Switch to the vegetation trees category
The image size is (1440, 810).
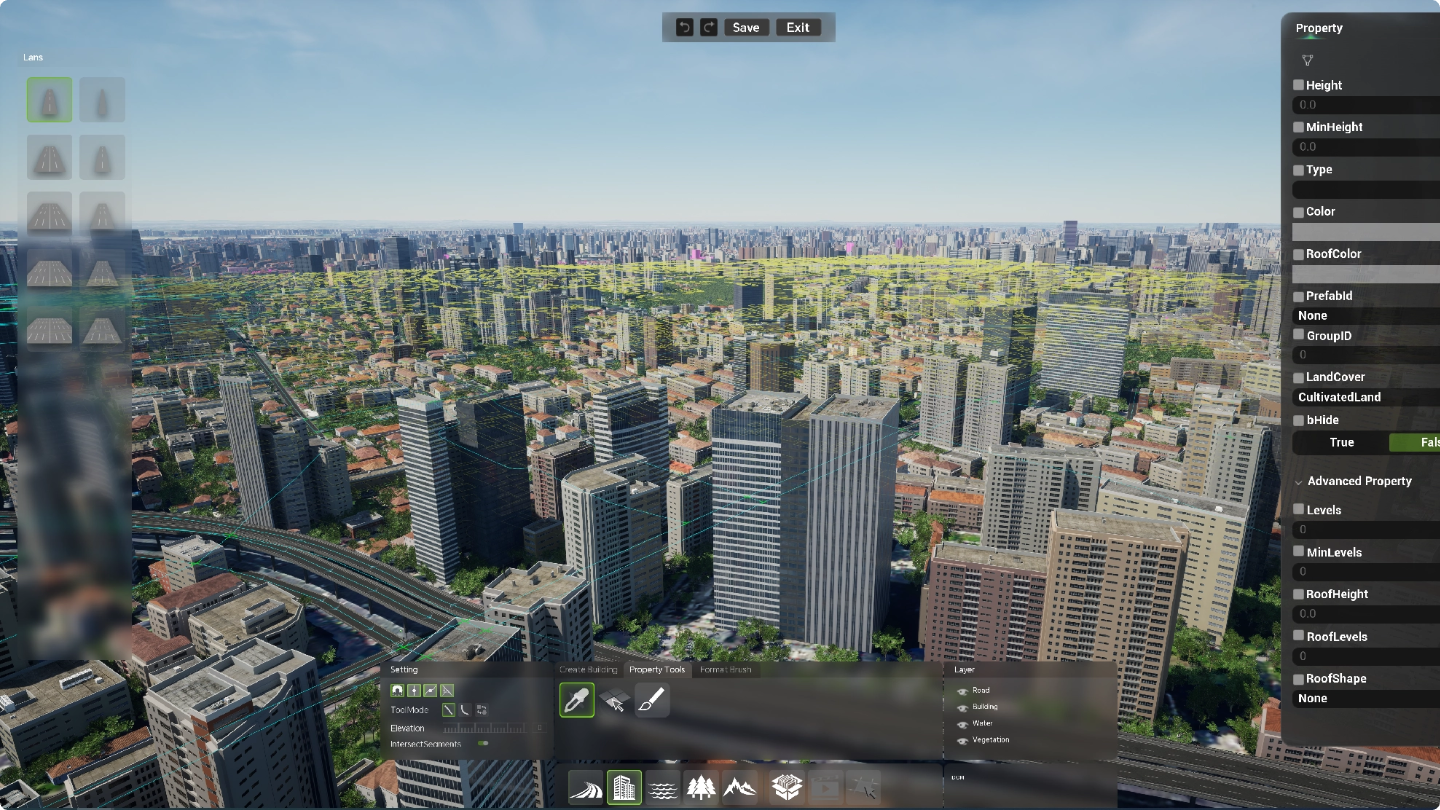[701, 788]
